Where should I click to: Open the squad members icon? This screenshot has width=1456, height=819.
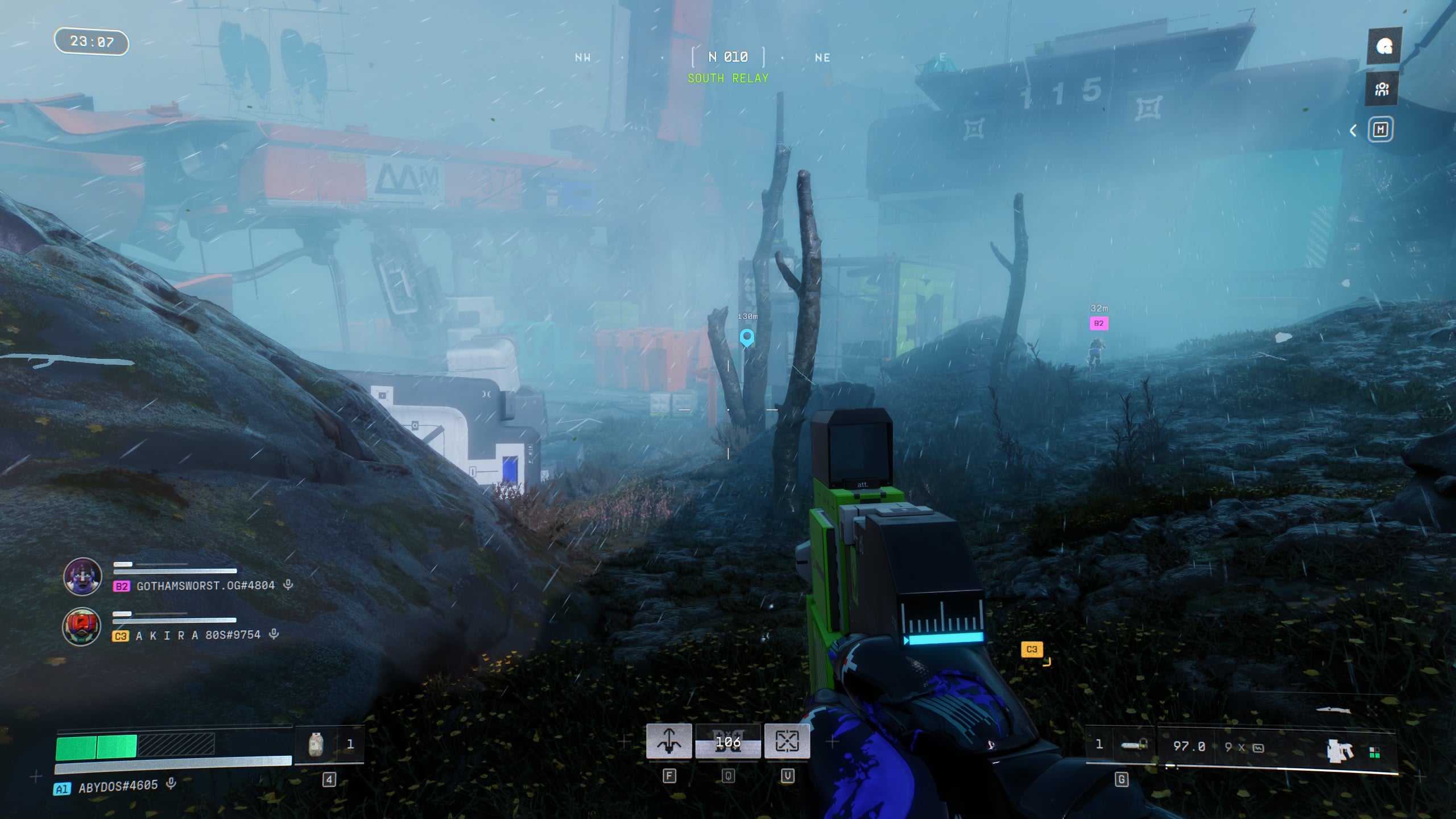point(1382,89)
